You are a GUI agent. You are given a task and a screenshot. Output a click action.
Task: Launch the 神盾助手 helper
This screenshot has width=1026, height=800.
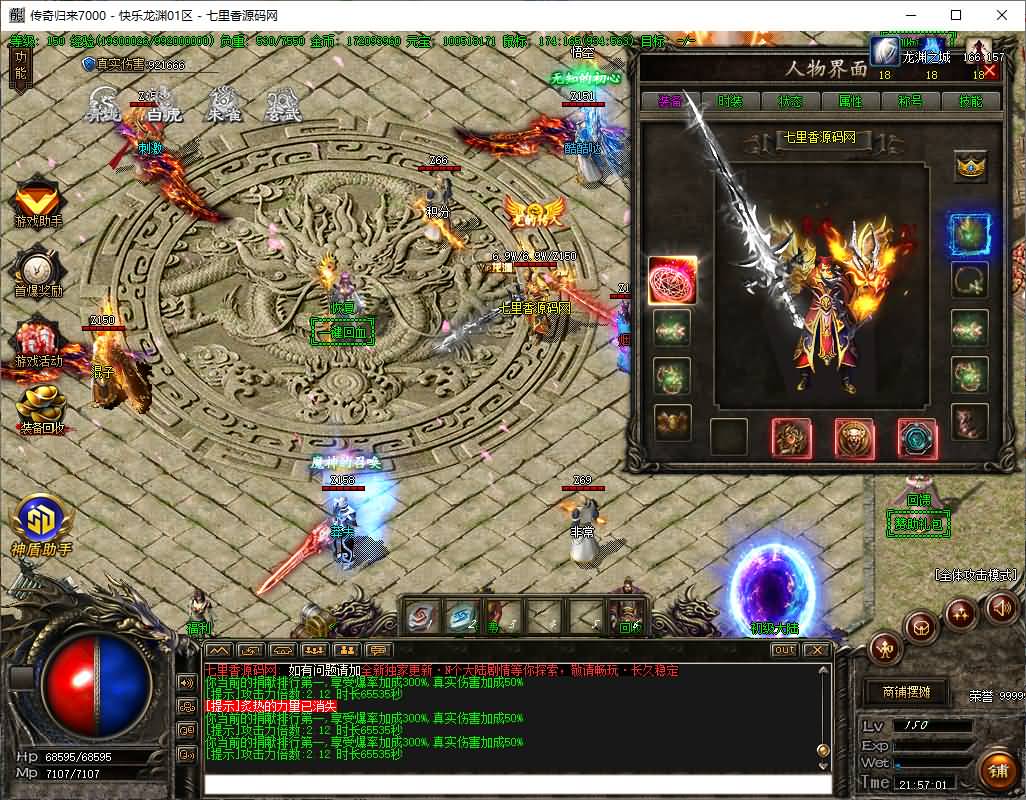tap(41, 524)
